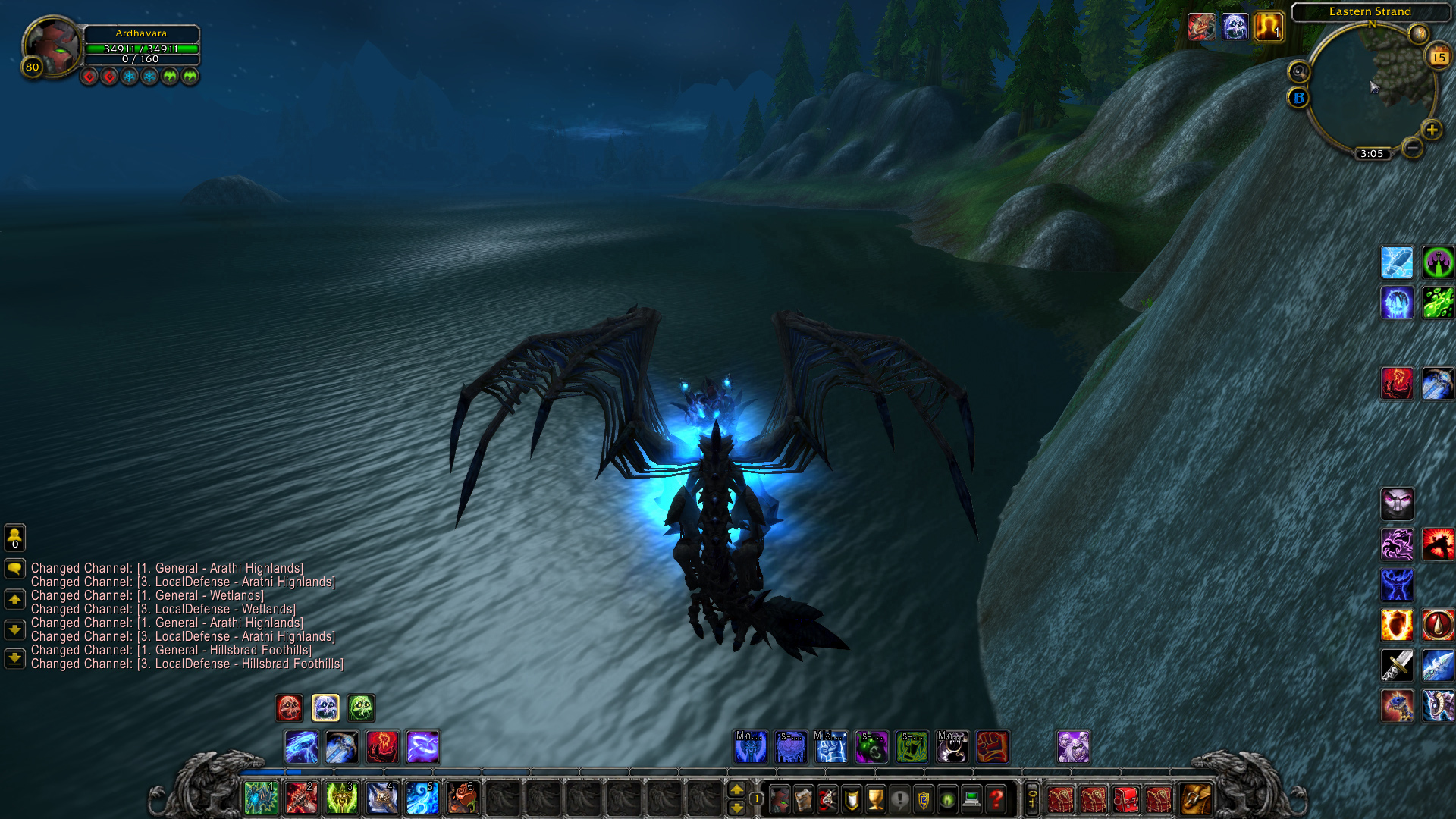The image size is (1456, 819).
Task: Select the red blood skull presence
Action: [289, 708]
